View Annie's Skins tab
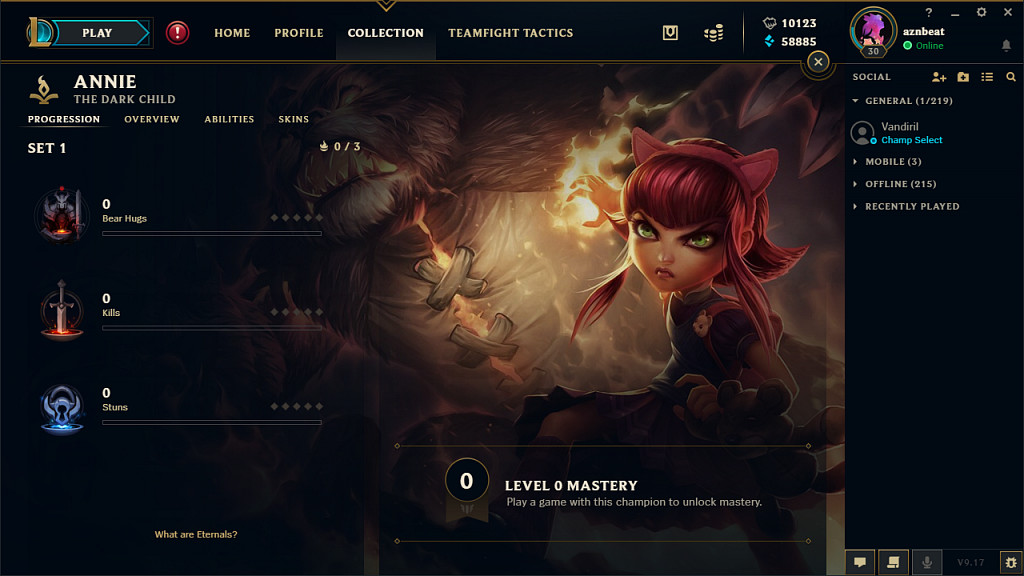 coord(293,119)
